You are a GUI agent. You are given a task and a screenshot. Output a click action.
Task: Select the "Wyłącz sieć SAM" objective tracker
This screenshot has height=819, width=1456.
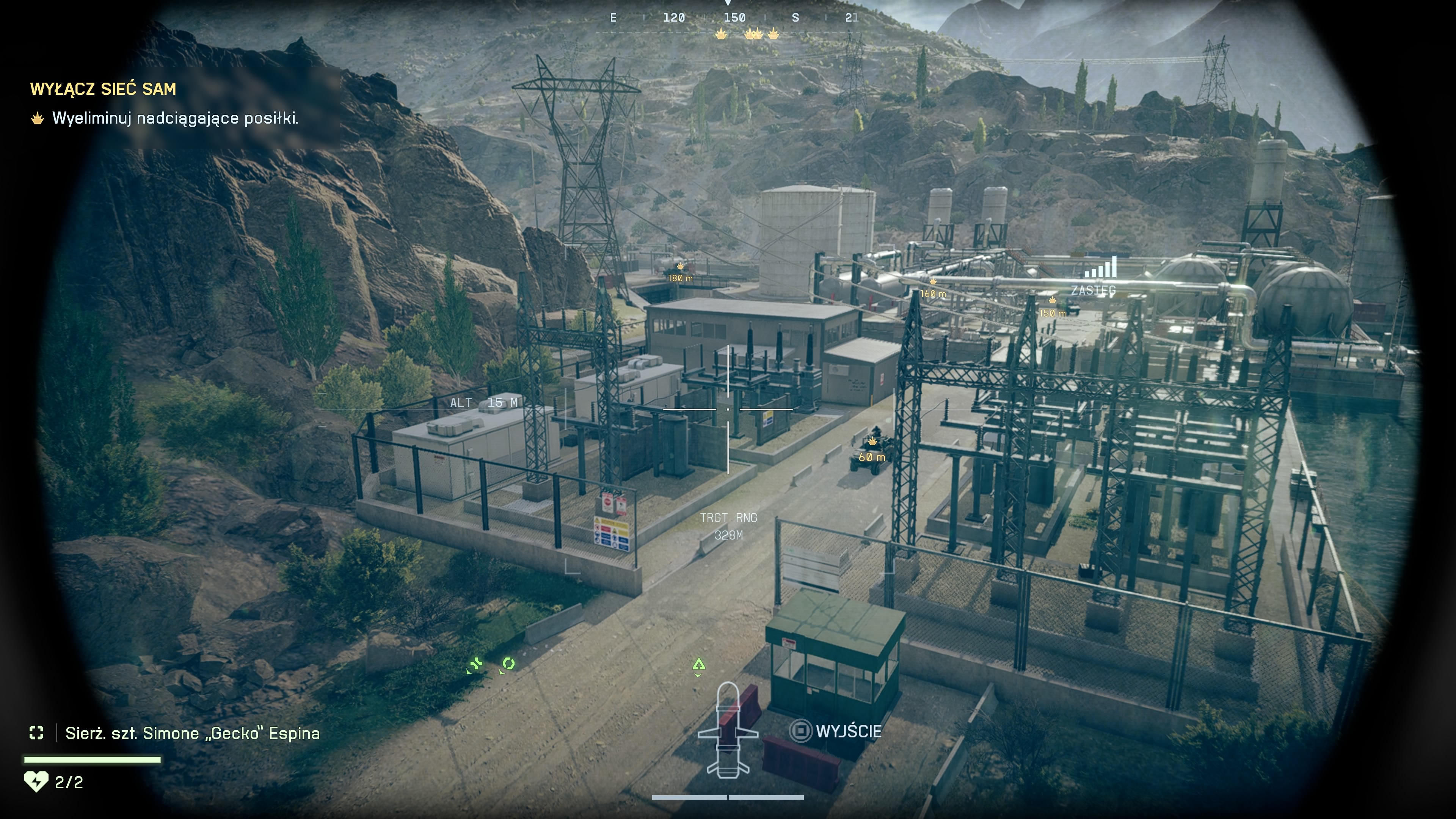tap(103, 89)
